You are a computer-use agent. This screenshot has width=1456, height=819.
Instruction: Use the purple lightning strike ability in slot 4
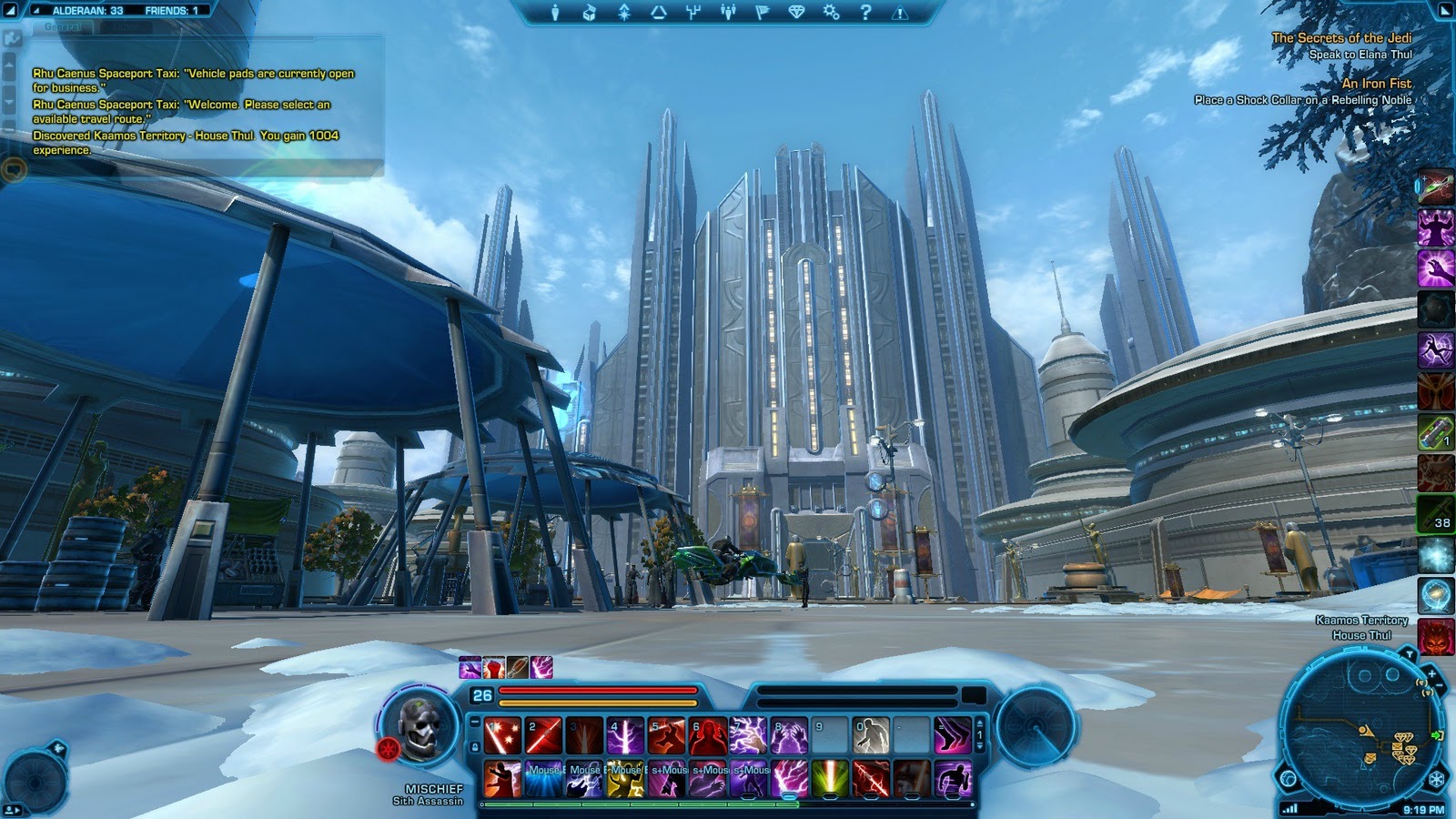(625, 736)
